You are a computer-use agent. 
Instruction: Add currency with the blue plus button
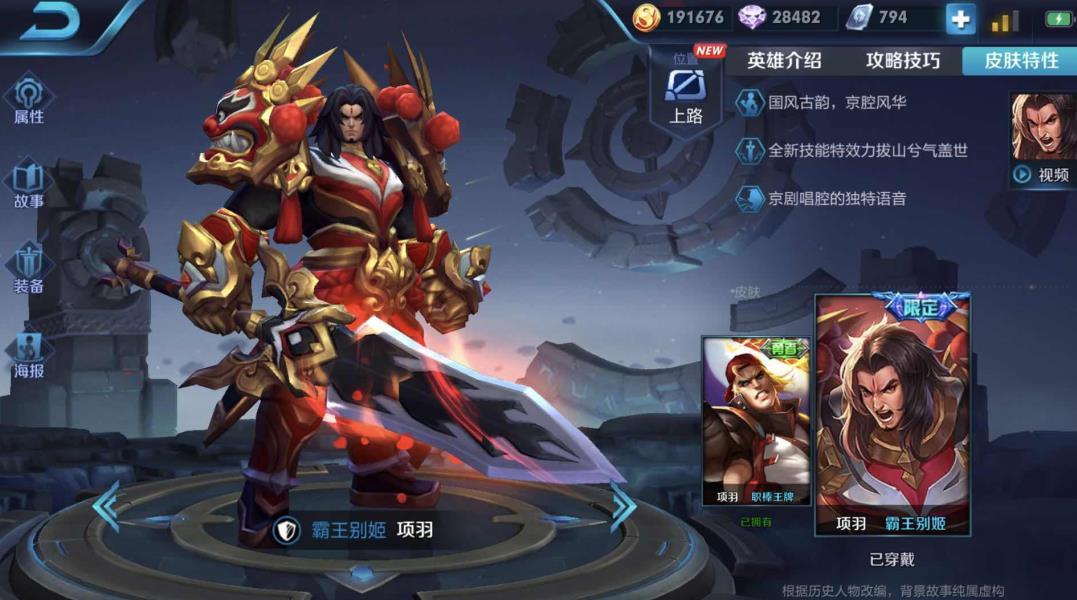[x=960, y=19]
